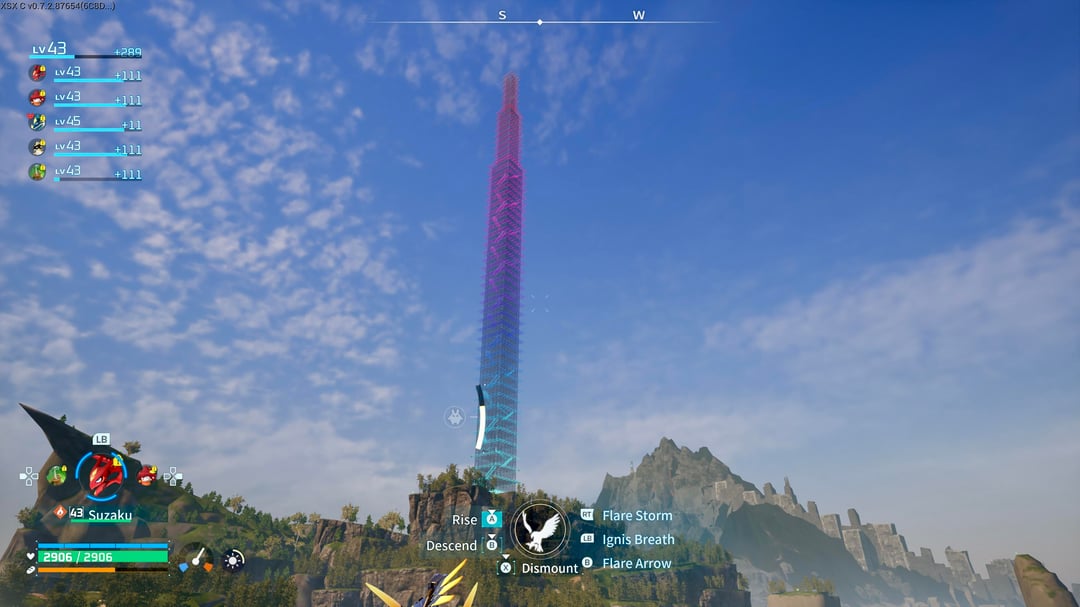Click the sun time-of-day dial

233,560
